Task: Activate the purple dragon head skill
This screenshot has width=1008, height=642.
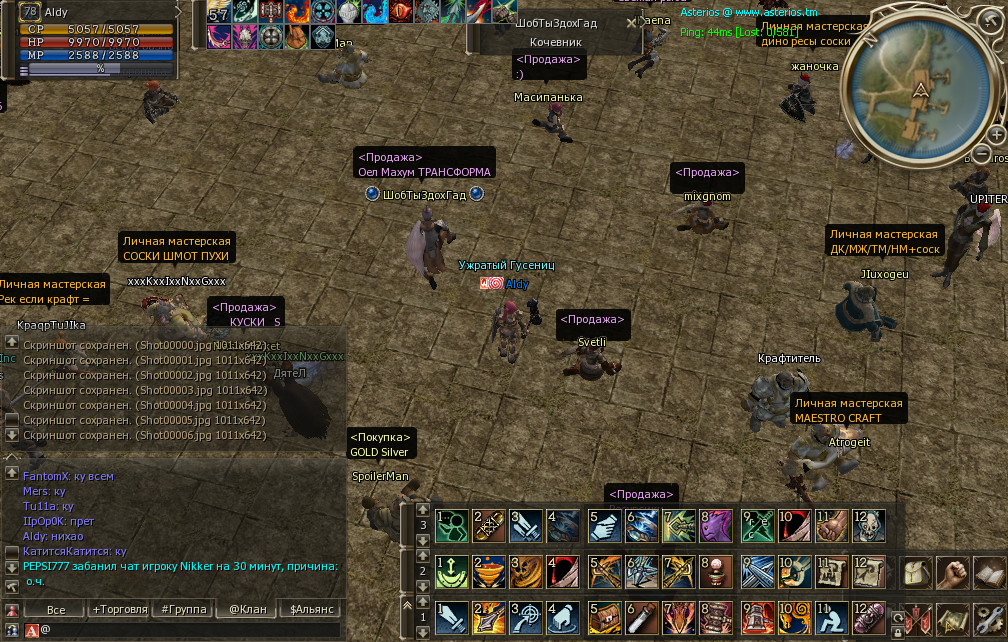Action: pos(715,525)
